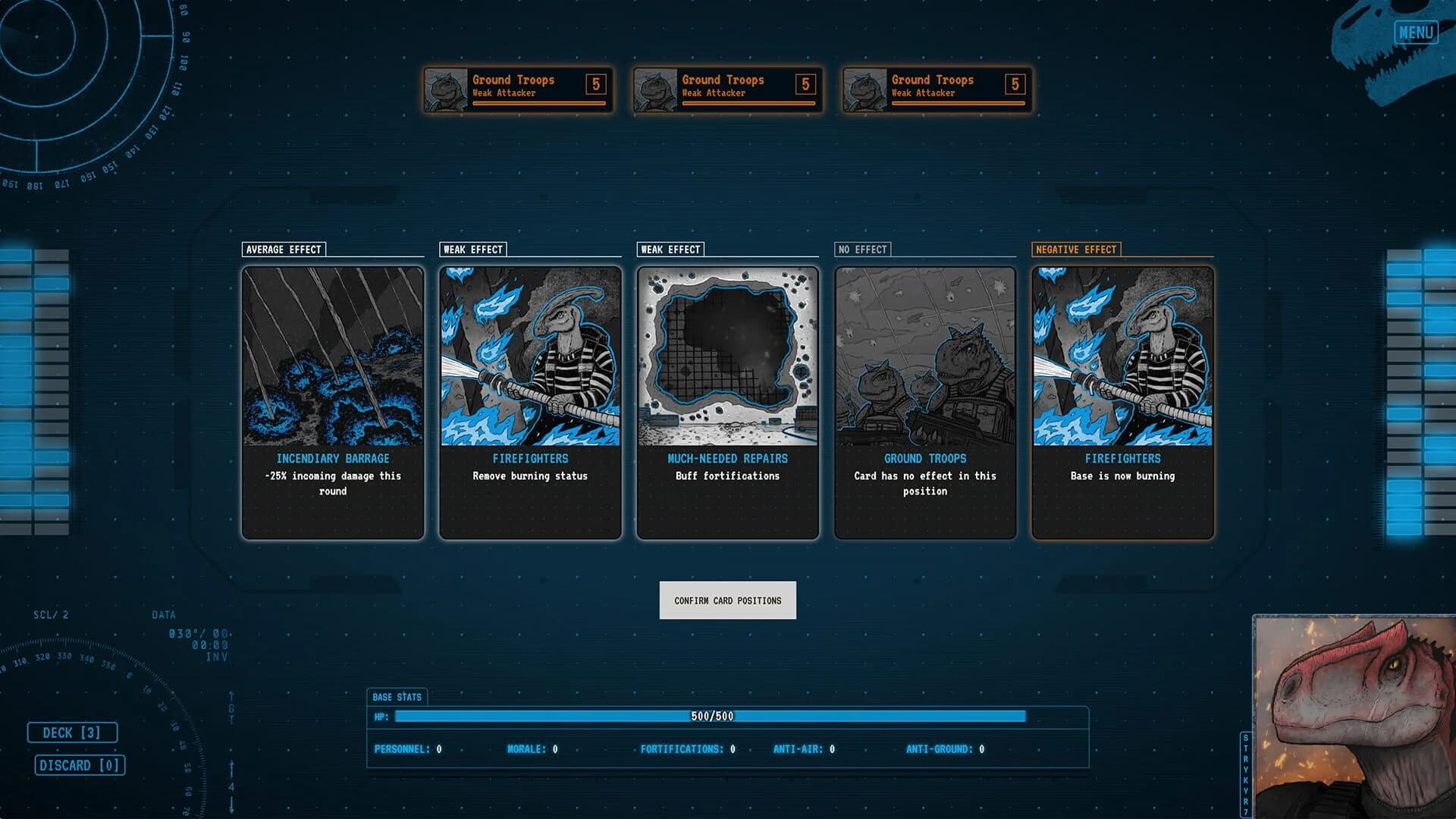Open the Deck showing 3 cards
The width and height of the screenshot is (1456, 819).
pyautogui.click(x=73, y=732)
